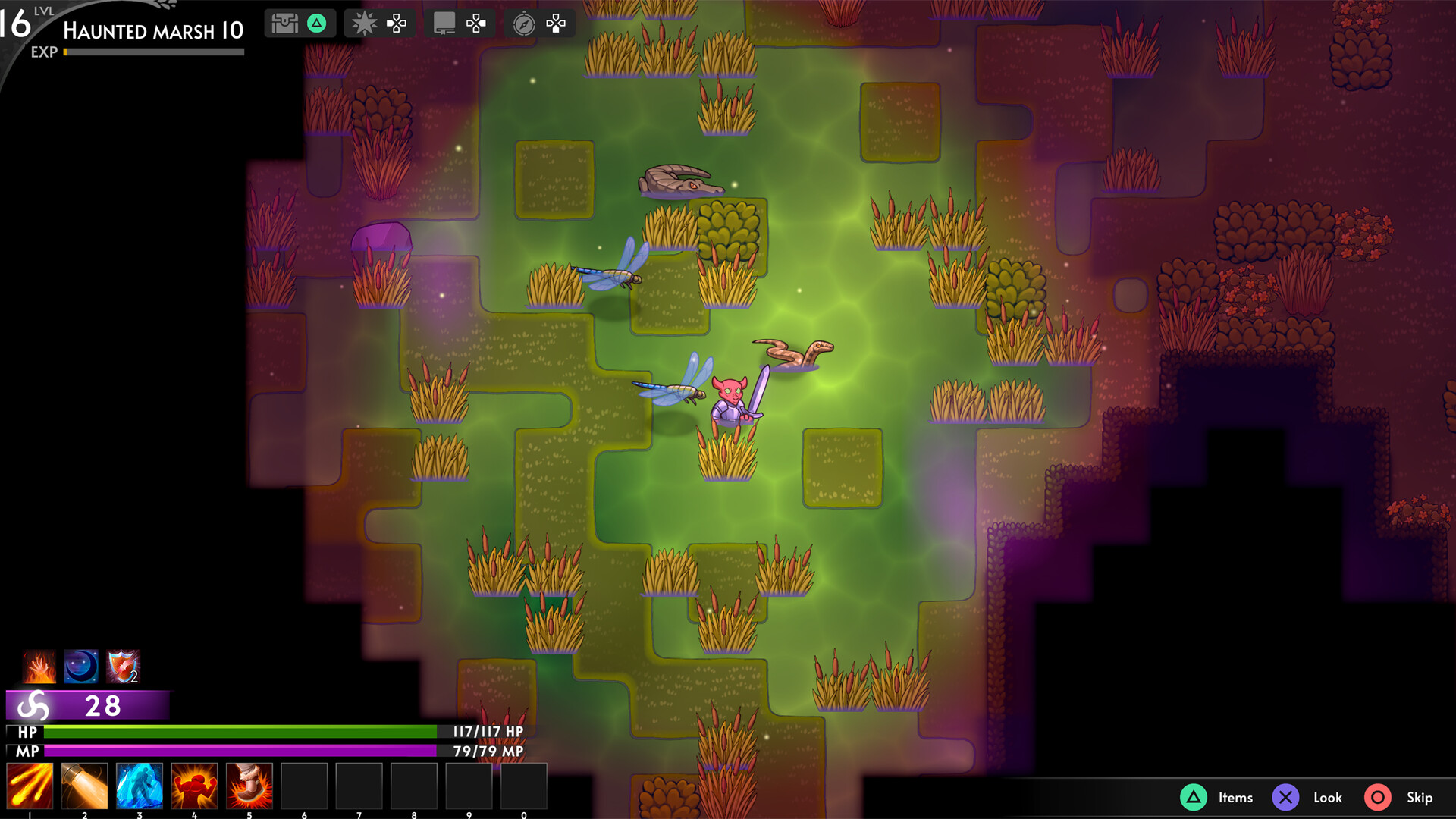The width and height of the screenshot is (1456, 819).
Task: Inspect the burning hand status effect icon
Action: pyautogui.click(x=39, y=667)
